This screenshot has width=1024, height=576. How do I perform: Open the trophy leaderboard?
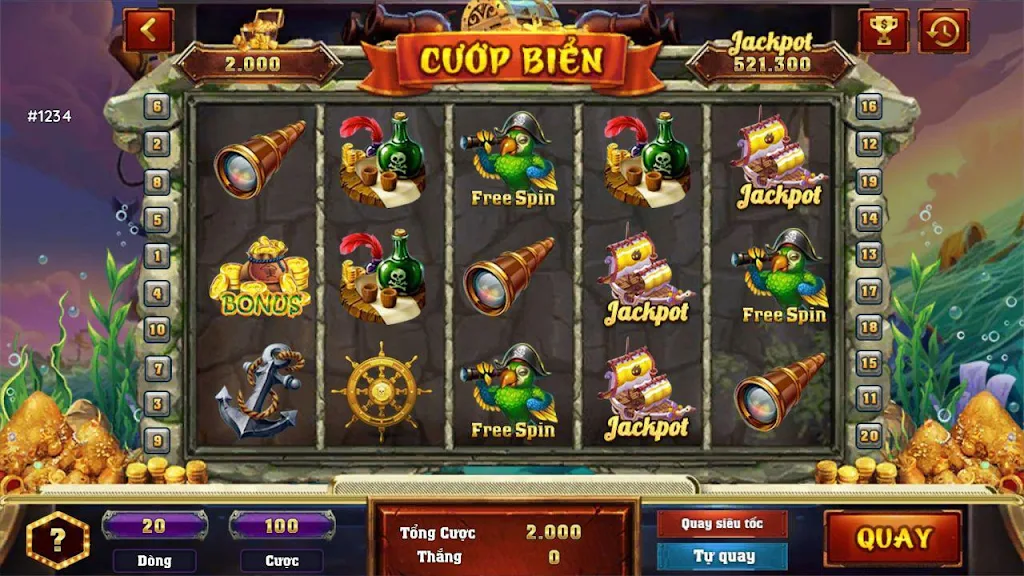(x=883, y=31)
